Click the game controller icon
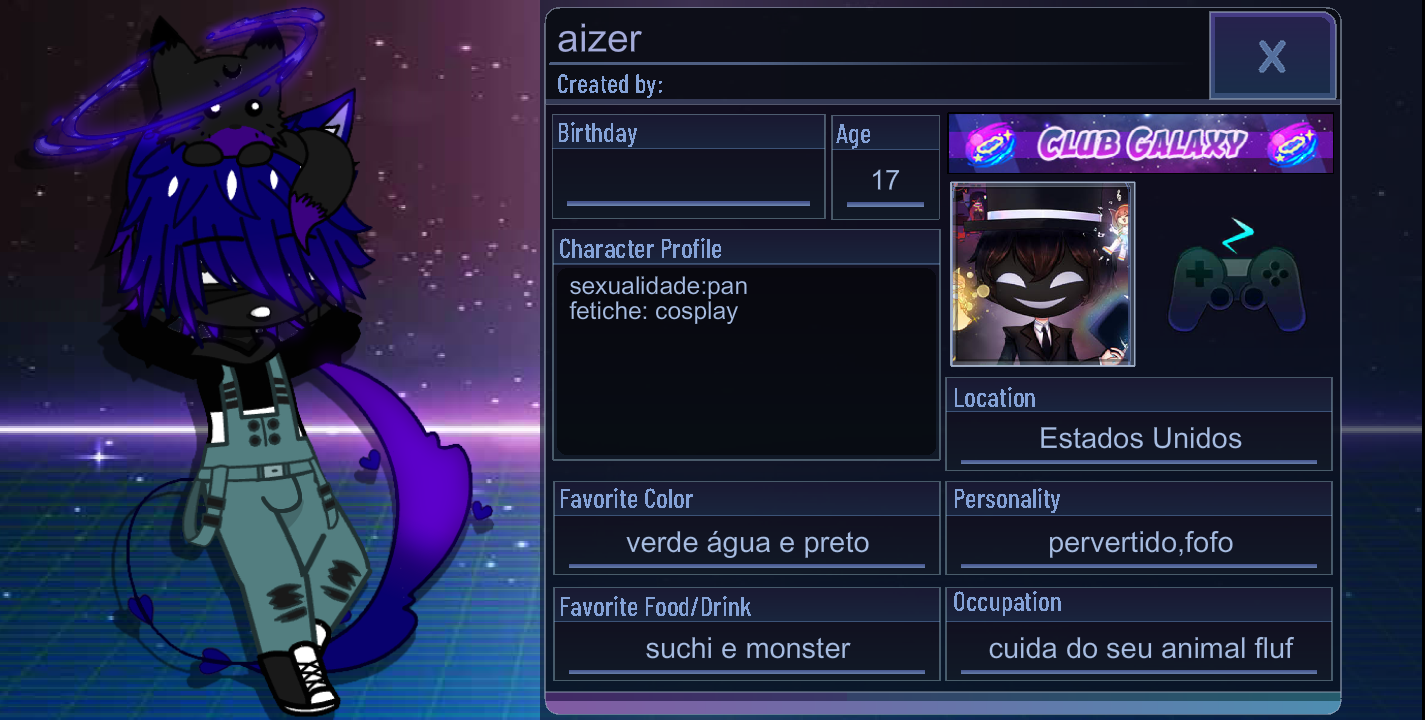 (1236, 290)
